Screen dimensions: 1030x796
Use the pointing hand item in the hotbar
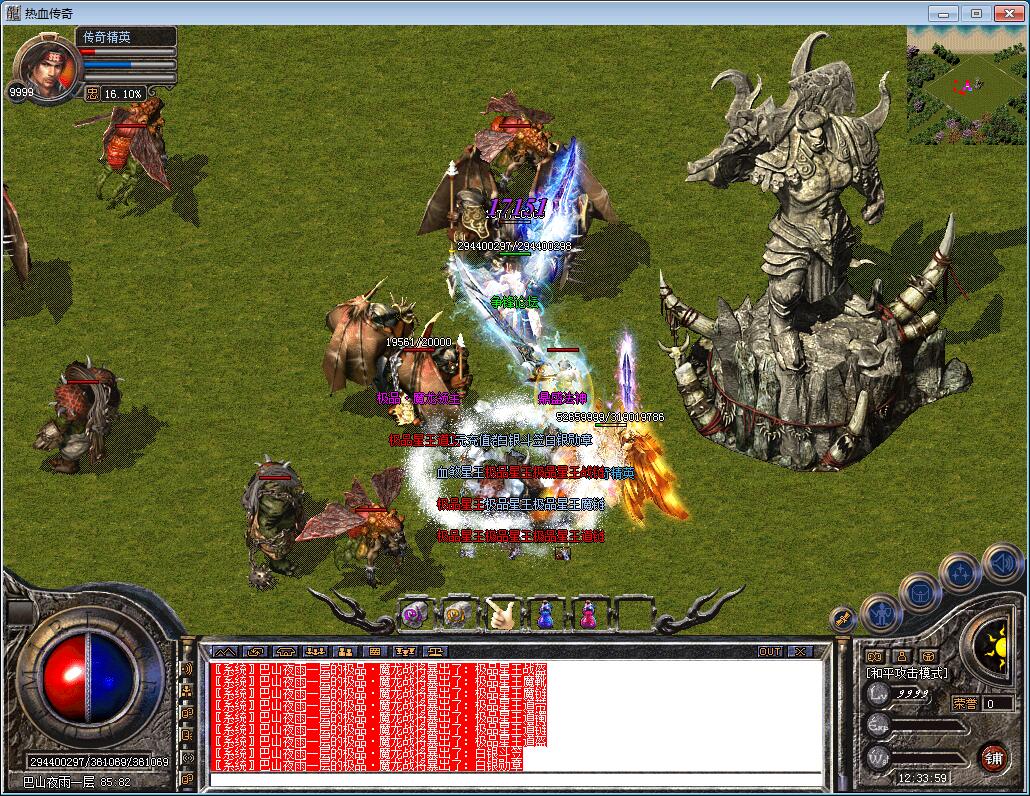501,613
